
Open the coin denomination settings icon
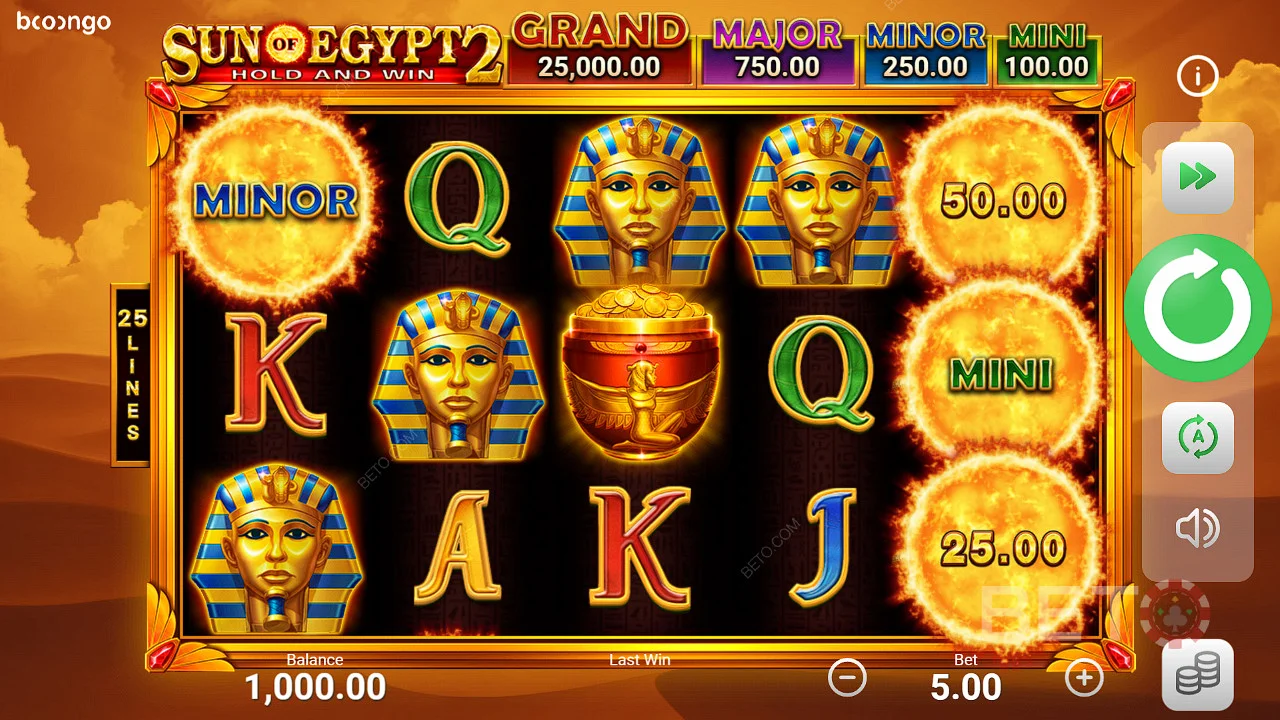(x=1197, y=672)
